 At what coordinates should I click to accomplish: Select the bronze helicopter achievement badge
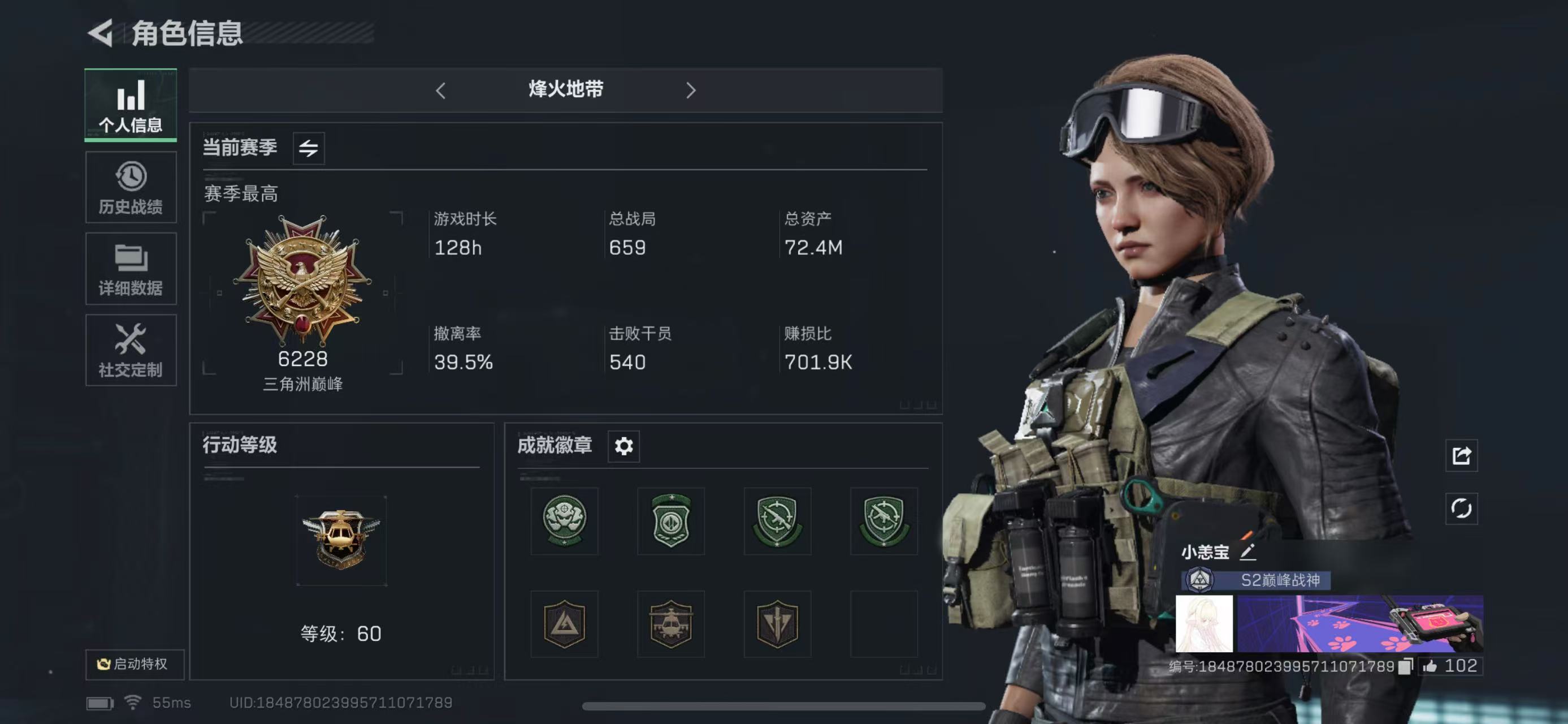[671, 623]
